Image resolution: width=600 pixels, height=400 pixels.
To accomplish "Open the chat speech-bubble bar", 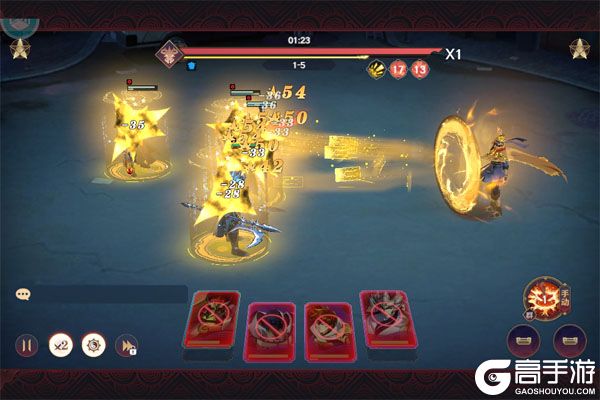I will (x=100, y=294).
